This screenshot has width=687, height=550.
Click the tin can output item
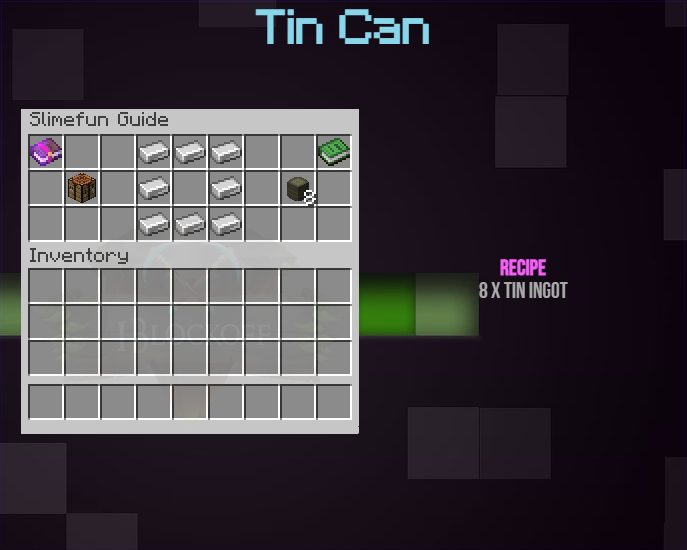coord(298,188)
